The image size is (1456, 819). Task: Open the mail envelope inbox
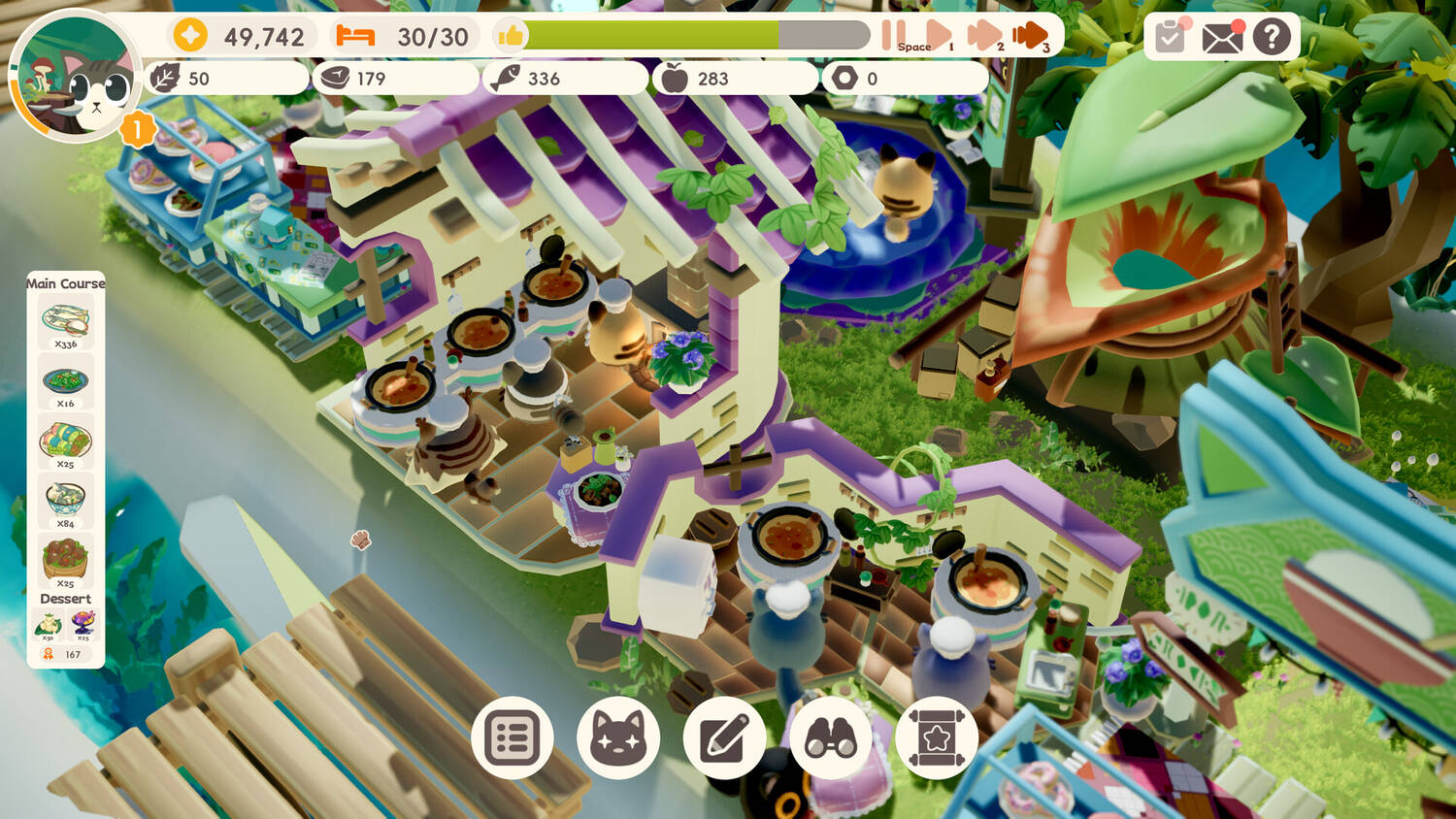point(1221,37)
